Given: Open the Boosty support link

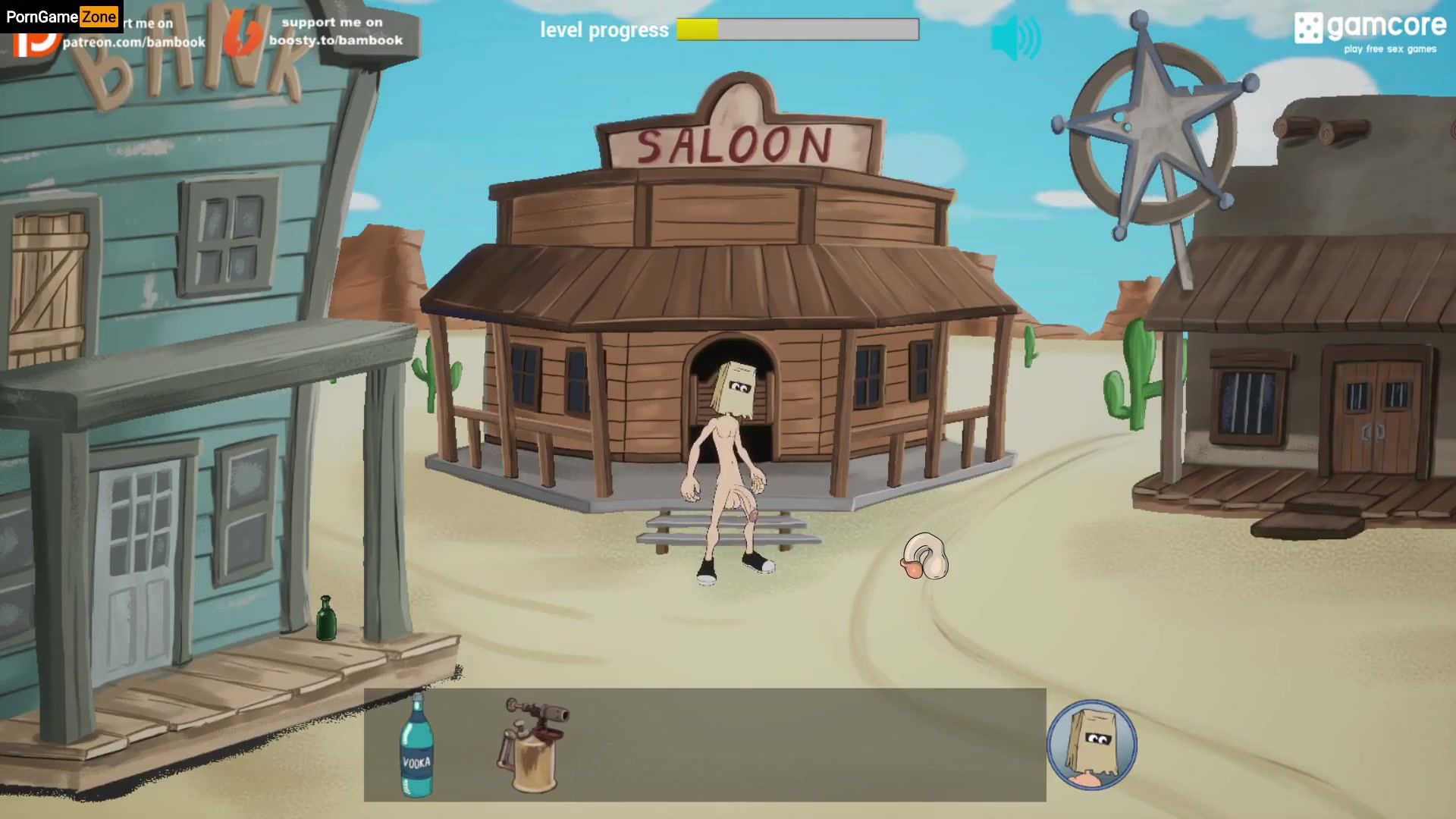Looking at the screenshot, I should (x=334, y=32).
